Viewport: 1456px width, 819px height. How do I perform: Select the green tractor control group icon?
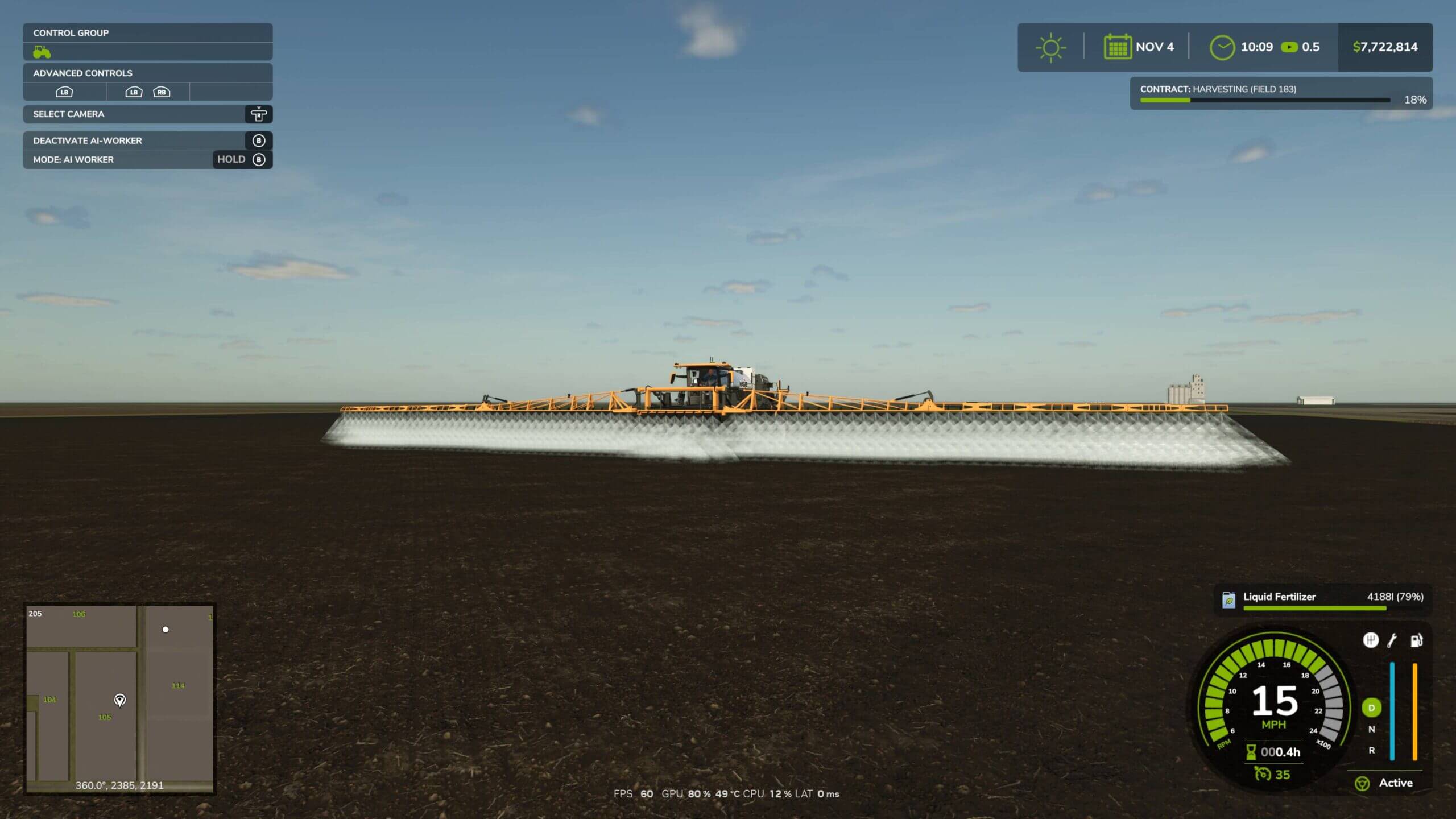point(42,52)
